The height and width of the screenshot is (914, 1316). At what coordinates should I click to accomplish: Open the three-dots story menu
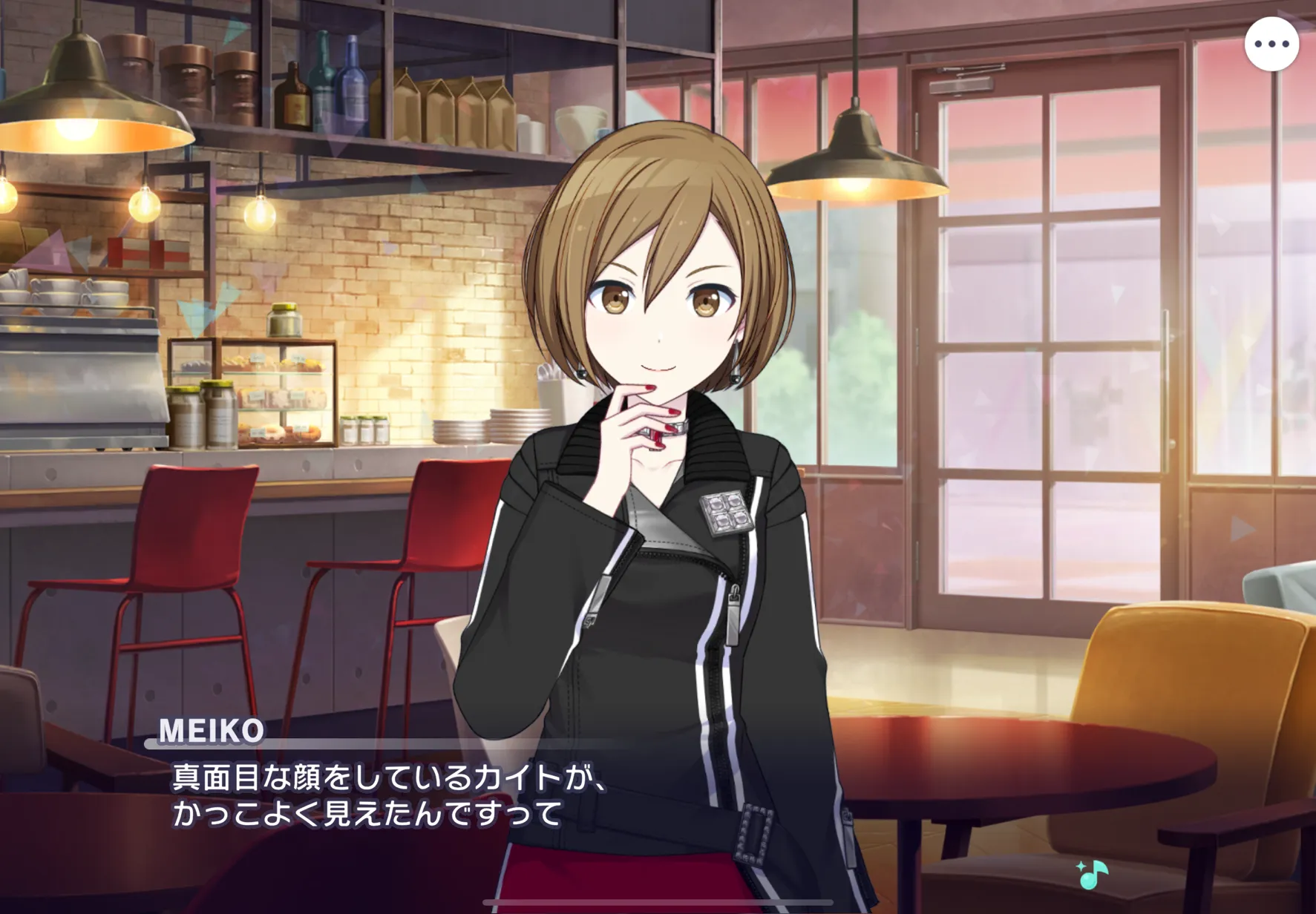click(1271, 45)
